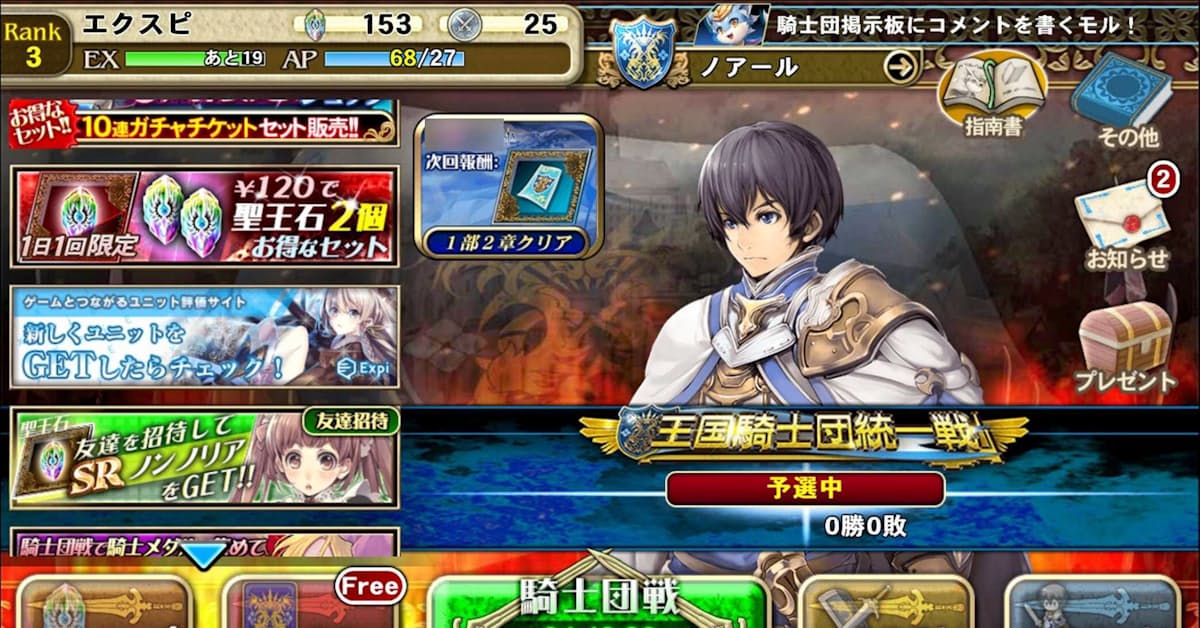Tap the blue down arrow under banners
1200x628 pixels.
(x=204, y=555)
